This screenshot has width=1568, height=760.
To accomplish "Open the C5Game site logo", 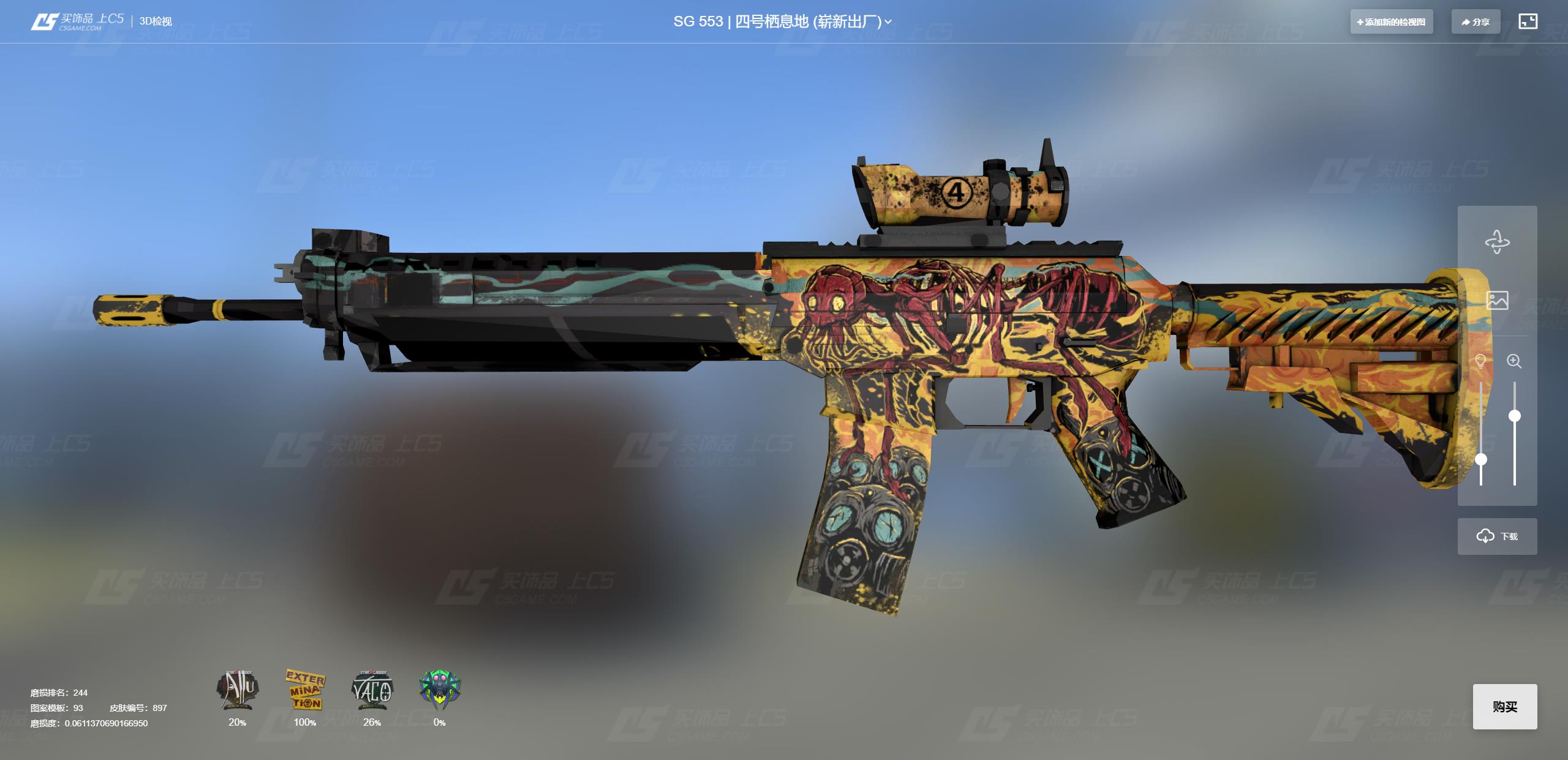I will (77, 21).
